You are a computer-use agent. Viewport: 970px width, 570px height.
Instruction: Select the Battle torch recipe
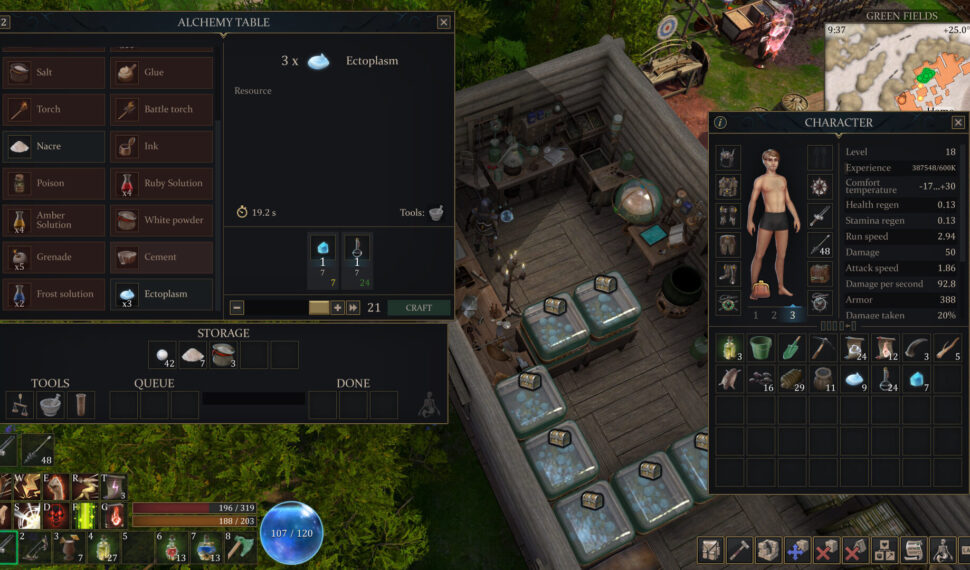click(163, 109)
